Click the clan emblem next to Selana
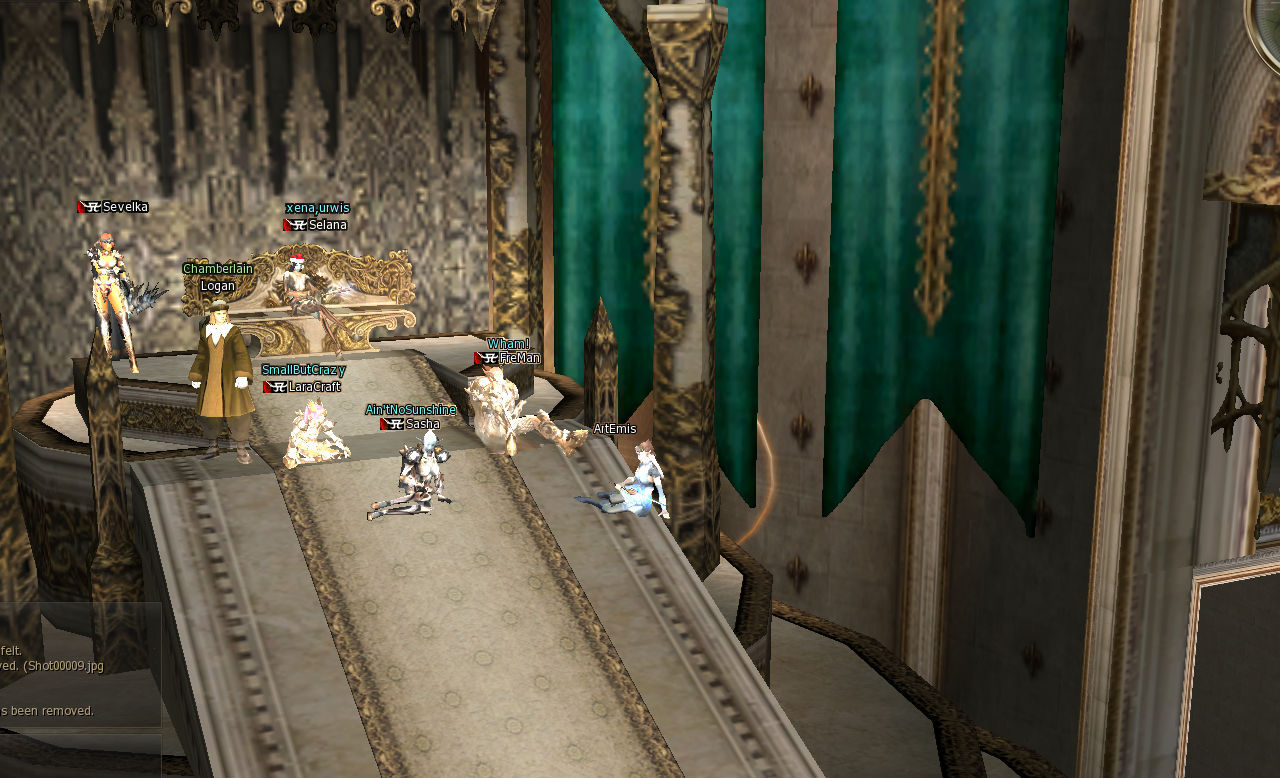 tap(300, 224)
